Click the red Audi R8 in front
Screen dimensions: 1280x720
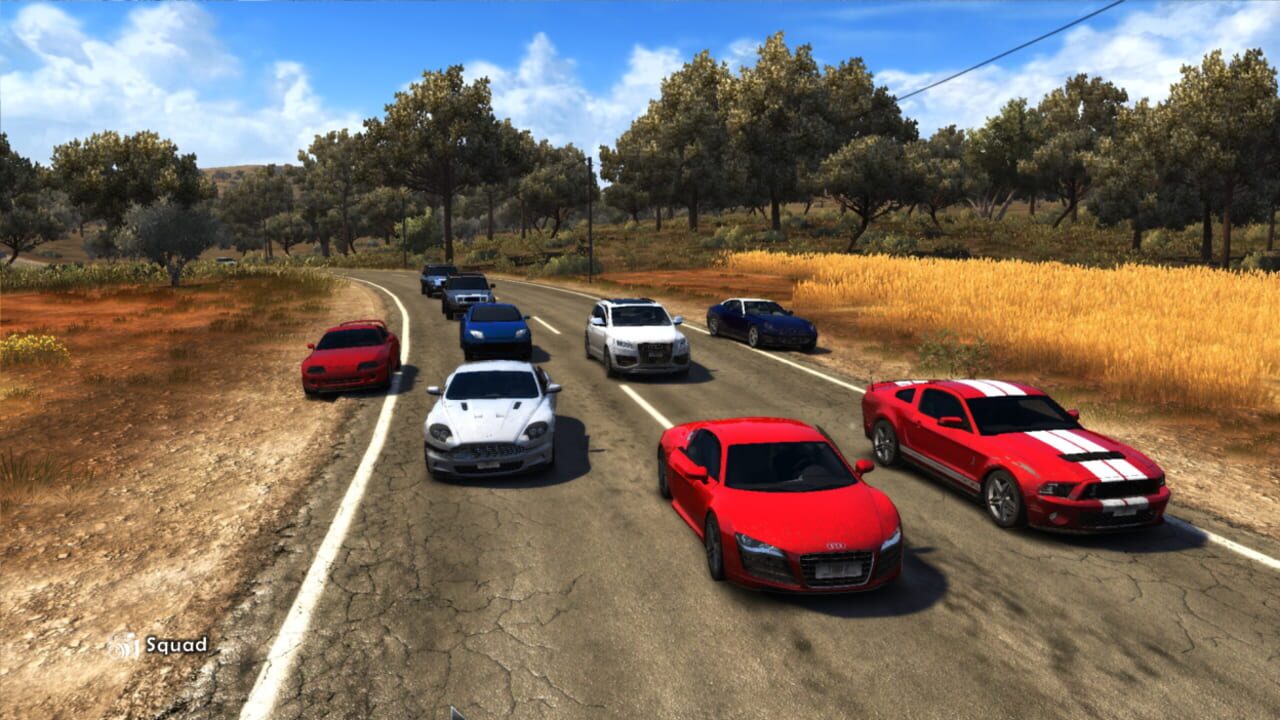pyautogui.click(x=780, y=500)
